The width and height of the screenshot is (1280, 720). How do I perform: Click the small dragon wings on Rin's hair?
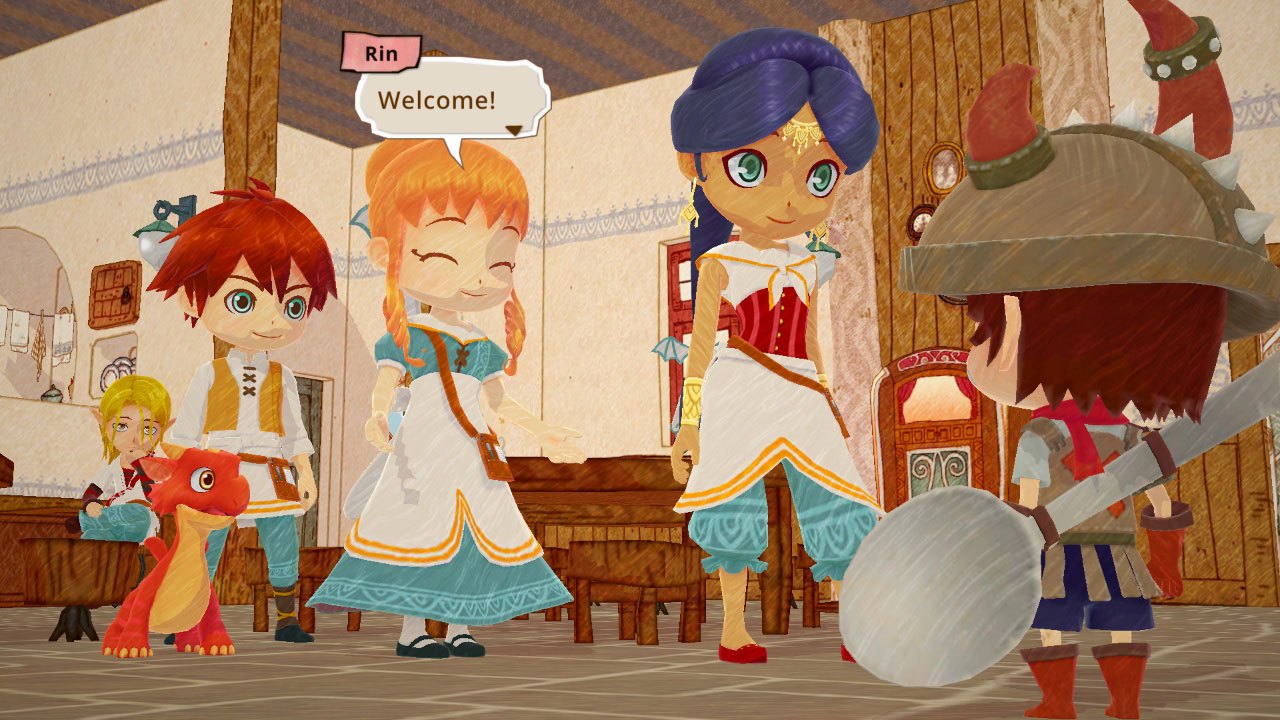click(361, 220)
